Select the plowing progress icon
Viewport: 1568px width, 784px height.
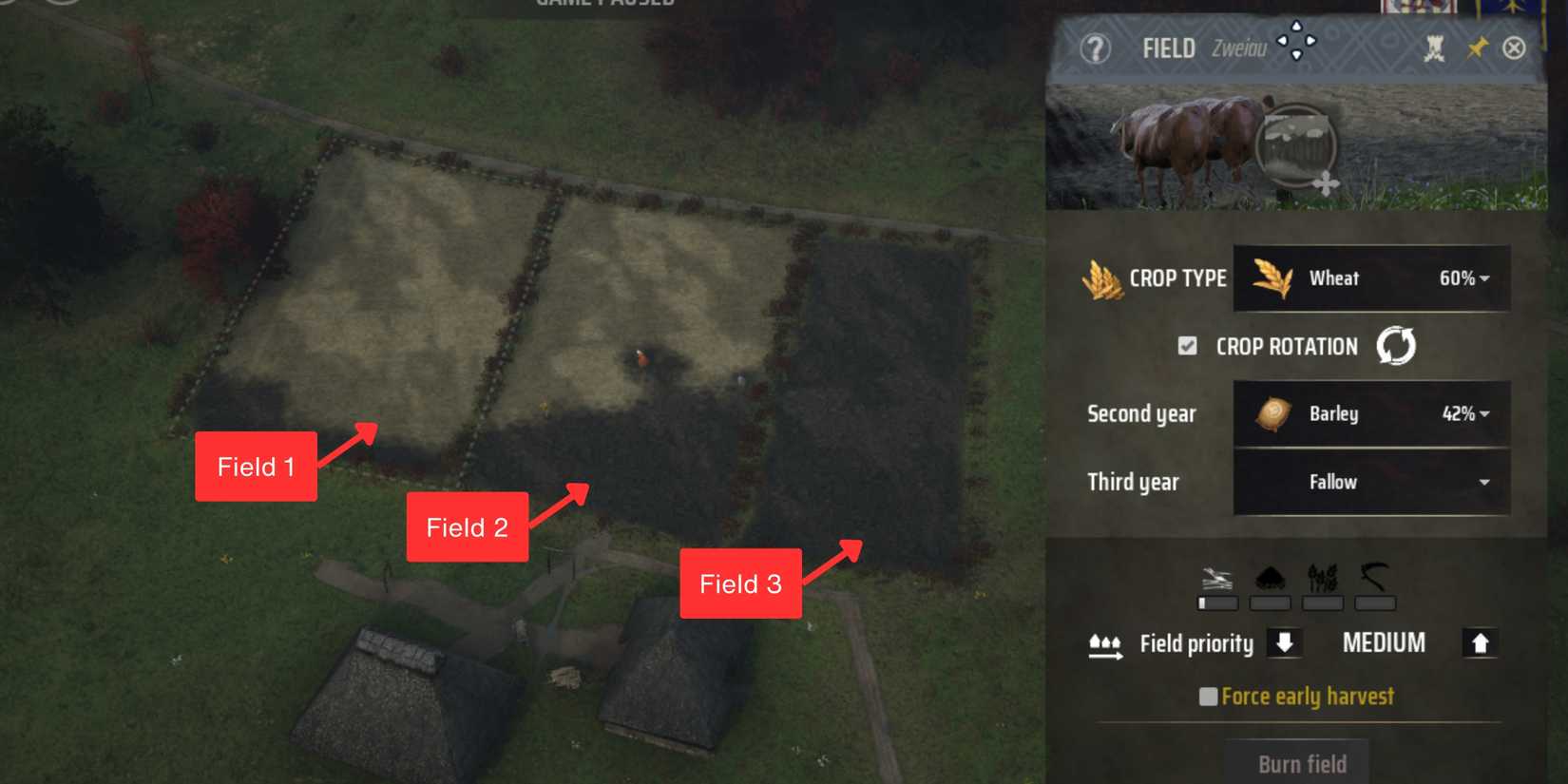tap(1217, 576)
